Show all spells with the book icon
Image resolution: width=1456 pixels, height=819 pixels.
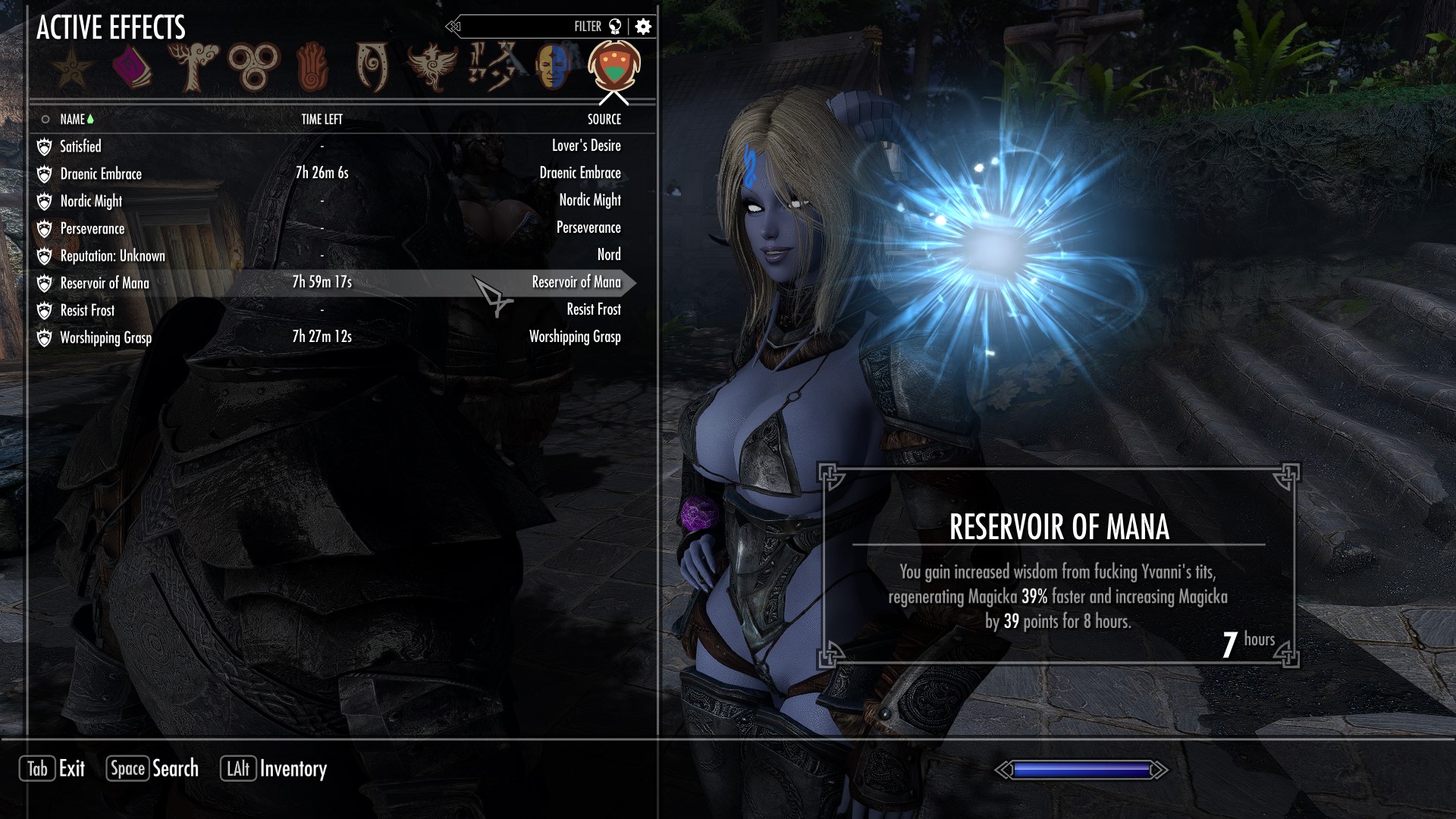(132, 67)
